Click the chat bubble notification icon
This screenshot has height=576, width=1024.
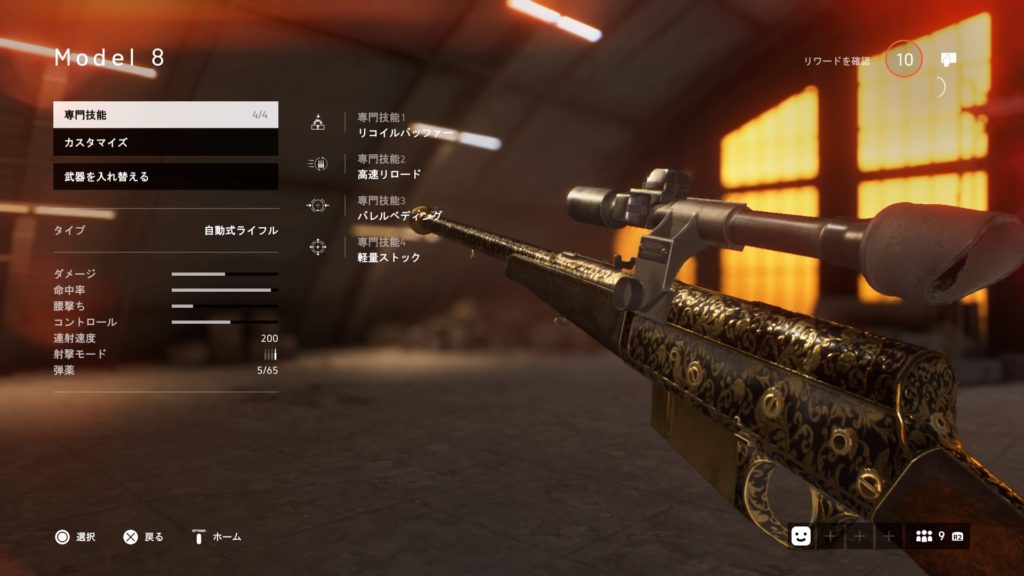[x=949, y=60]
